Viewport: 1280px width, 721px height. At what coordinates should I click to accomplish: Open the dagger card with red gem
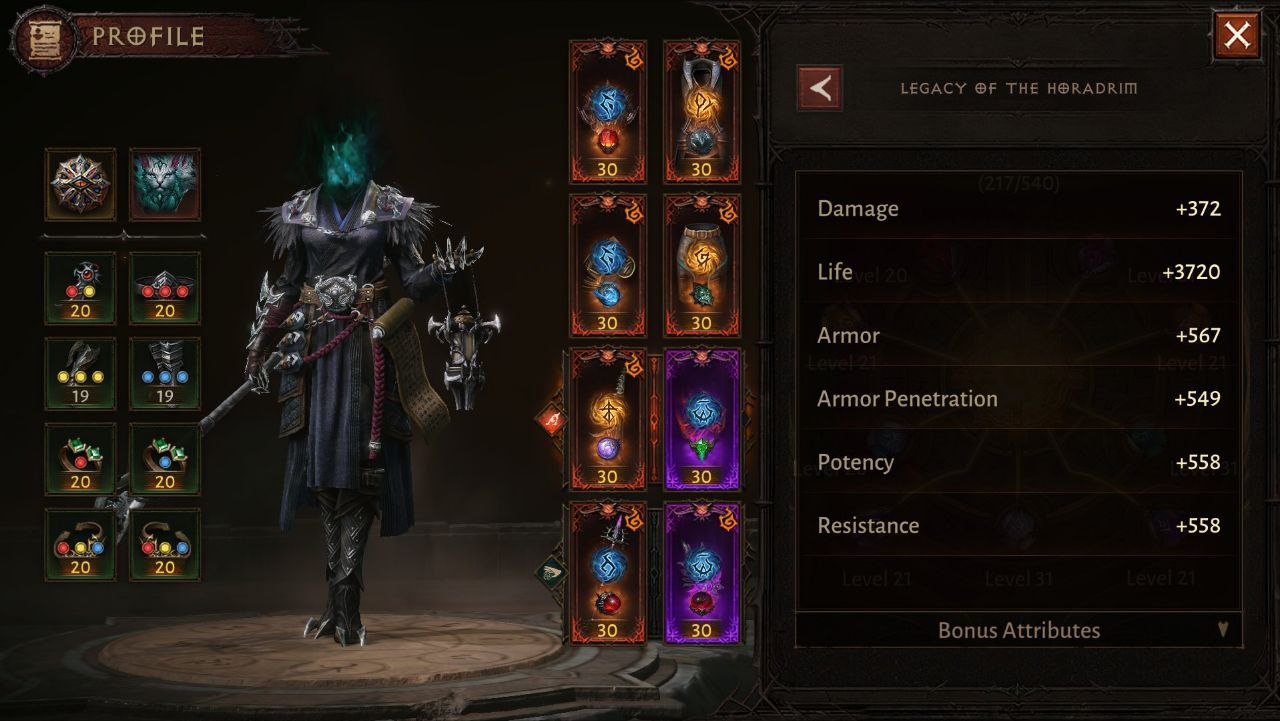point(607,572)
